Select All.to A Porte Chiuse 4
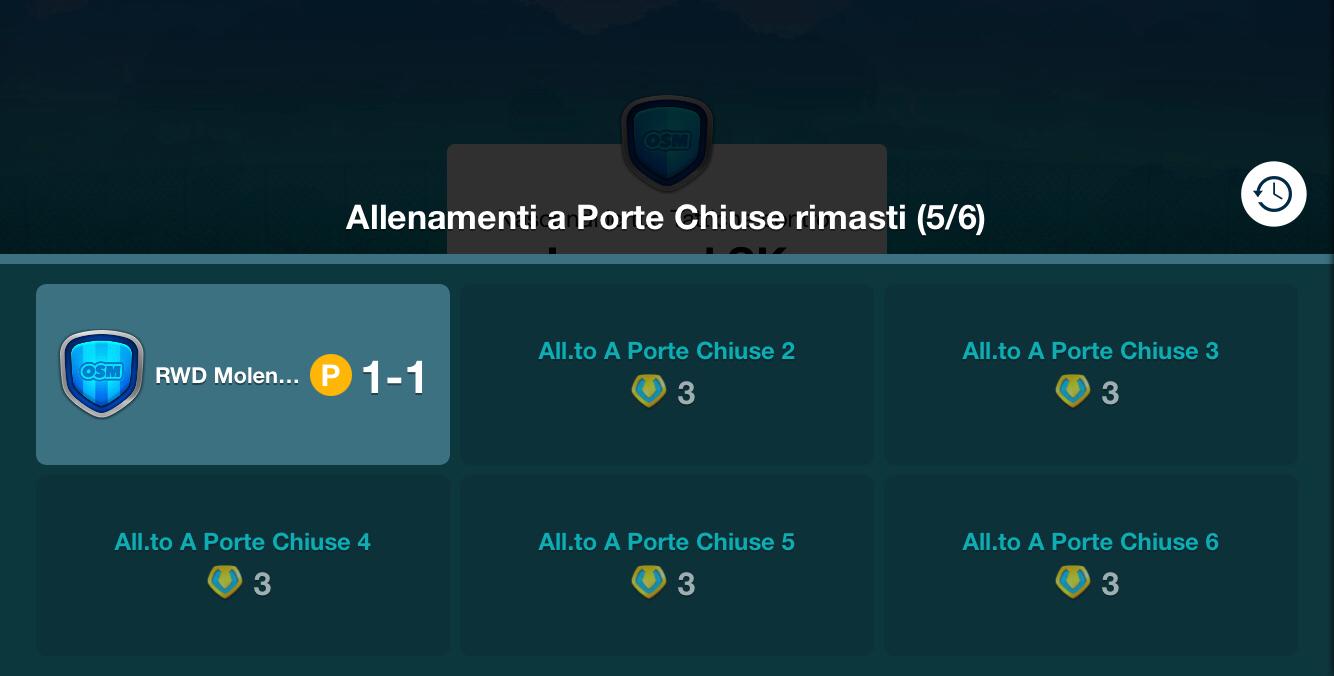This screenshot has height=676, width=1334. pos(243,564)
